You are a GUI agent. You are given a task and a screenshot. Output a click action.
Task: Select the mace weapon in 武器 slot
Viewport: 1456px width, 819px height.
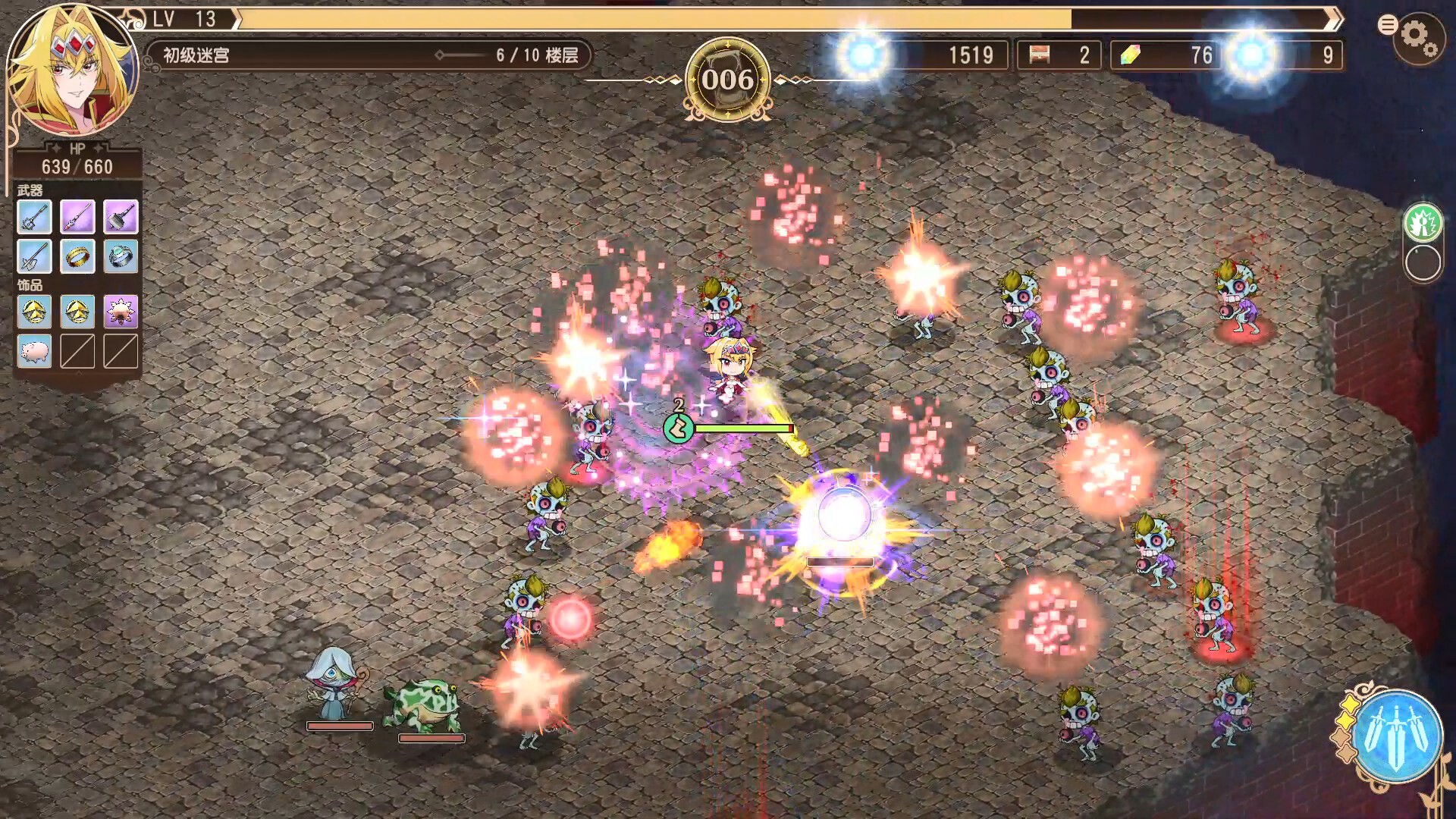pos(33,218)
